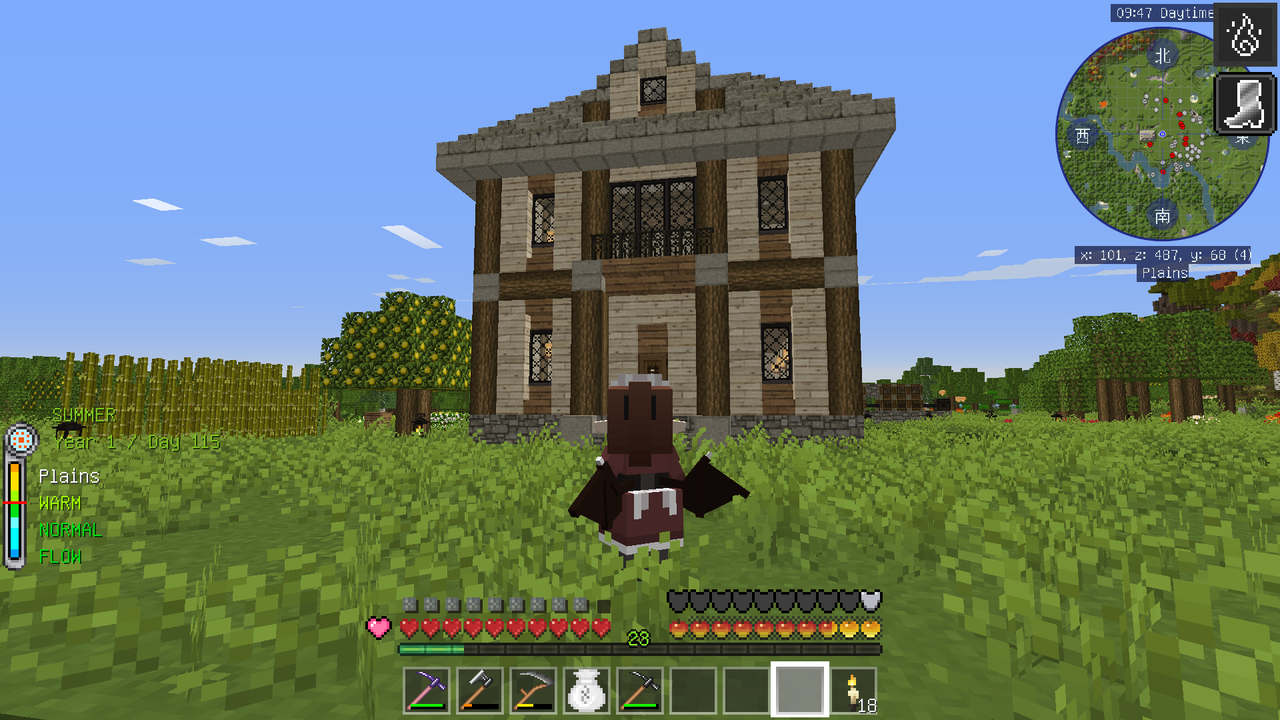
Task: Click the 北 north marker on the minimap
Action: tap(1163, 56)
